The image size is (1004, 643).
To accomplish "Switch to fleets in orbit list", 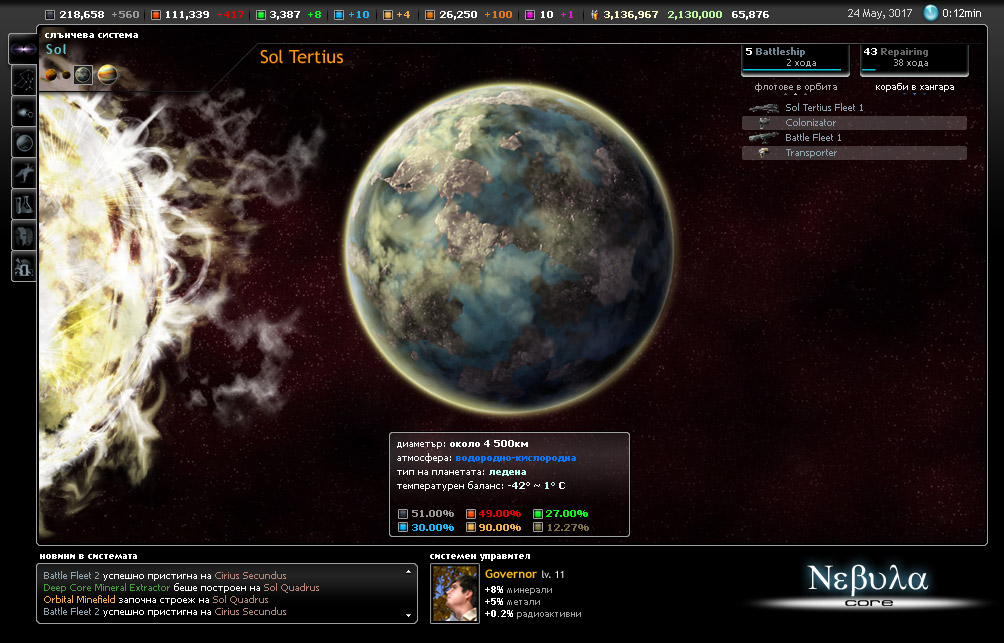I will coord(796,87).
